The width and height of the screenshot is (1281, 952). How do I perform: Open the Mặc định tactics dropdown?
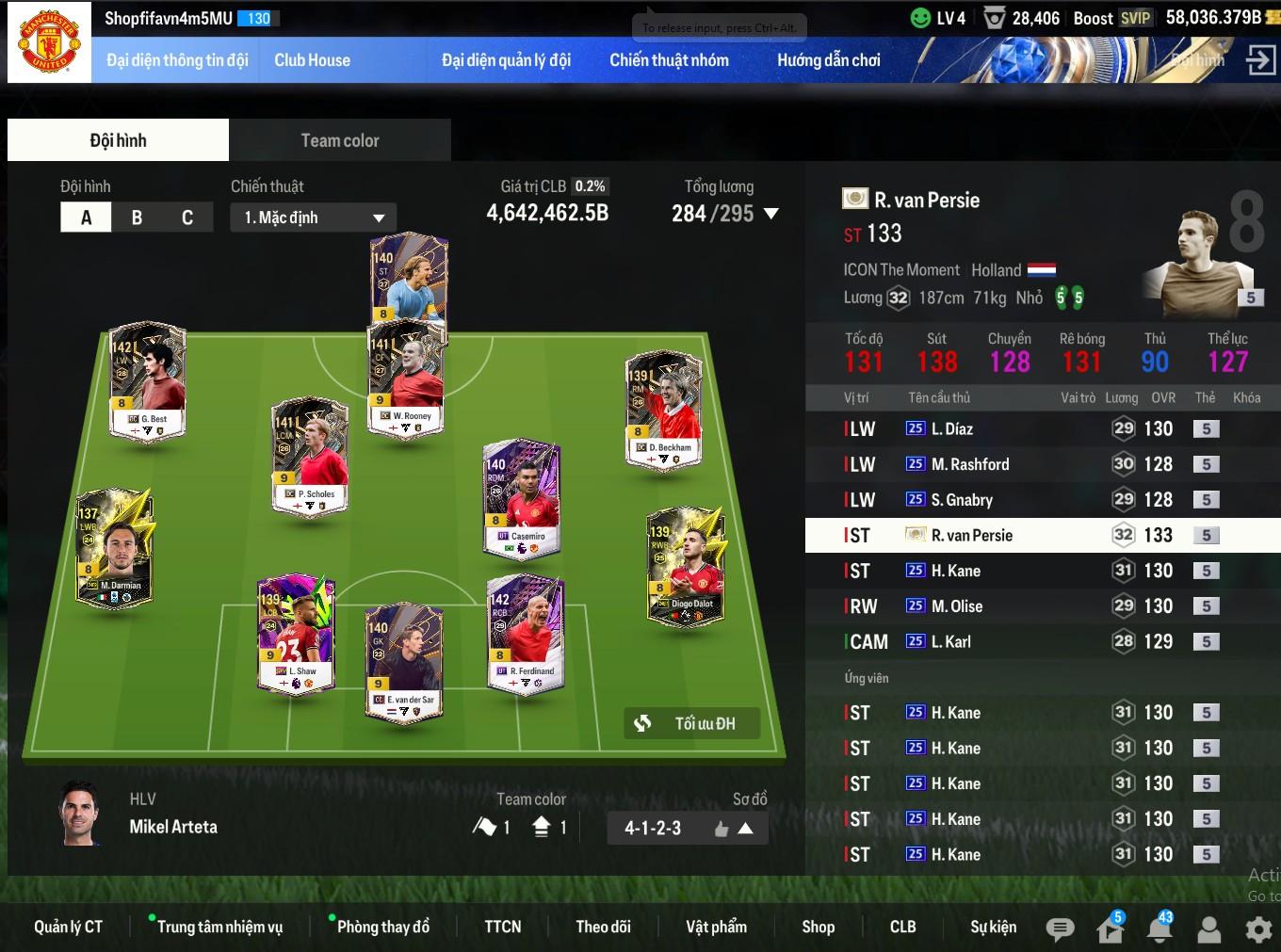(x=314, y=218)
